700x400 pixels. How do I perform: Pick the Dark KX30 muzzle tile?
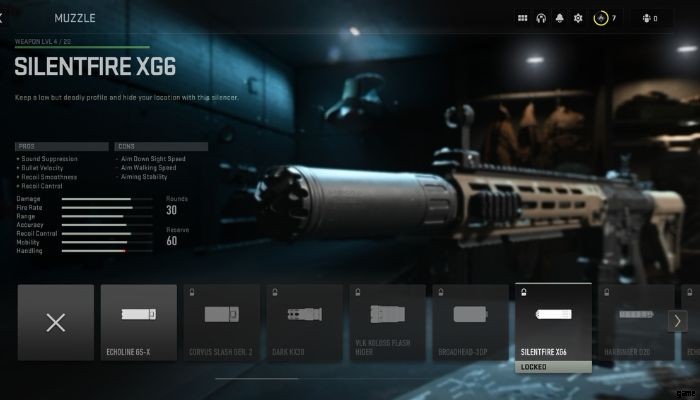[x=303, y=322]
